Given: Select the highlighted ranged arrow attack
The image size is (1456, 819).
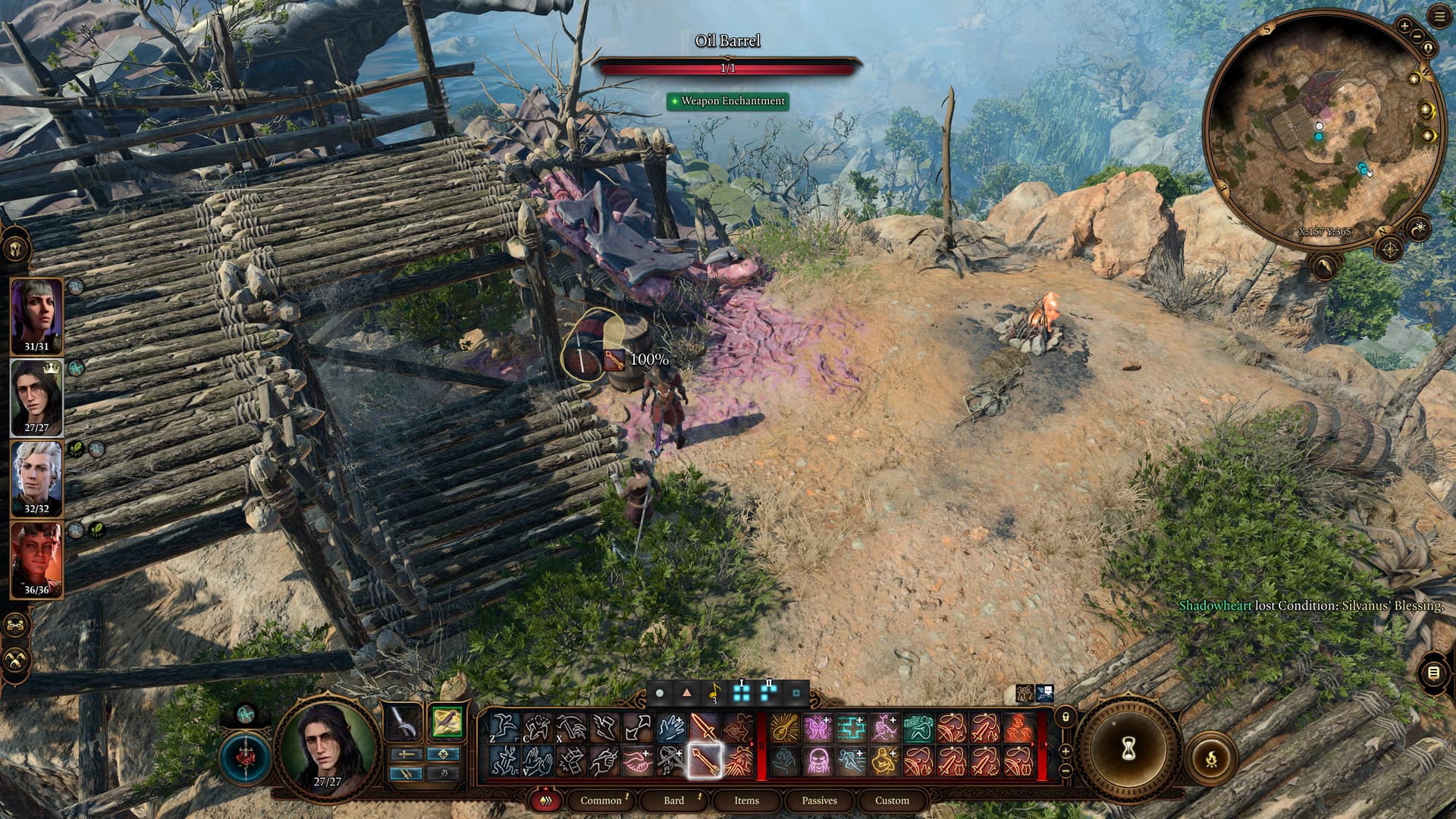Looking at the screenshot, I should coord(704,761).
